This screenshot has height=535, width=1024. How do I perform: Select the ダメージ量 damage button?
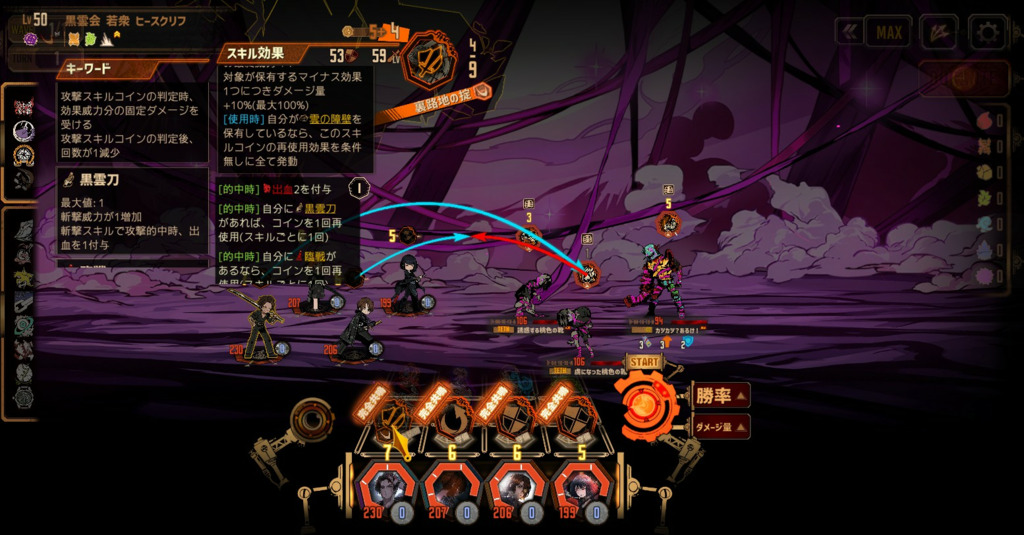tap(720, 427)
